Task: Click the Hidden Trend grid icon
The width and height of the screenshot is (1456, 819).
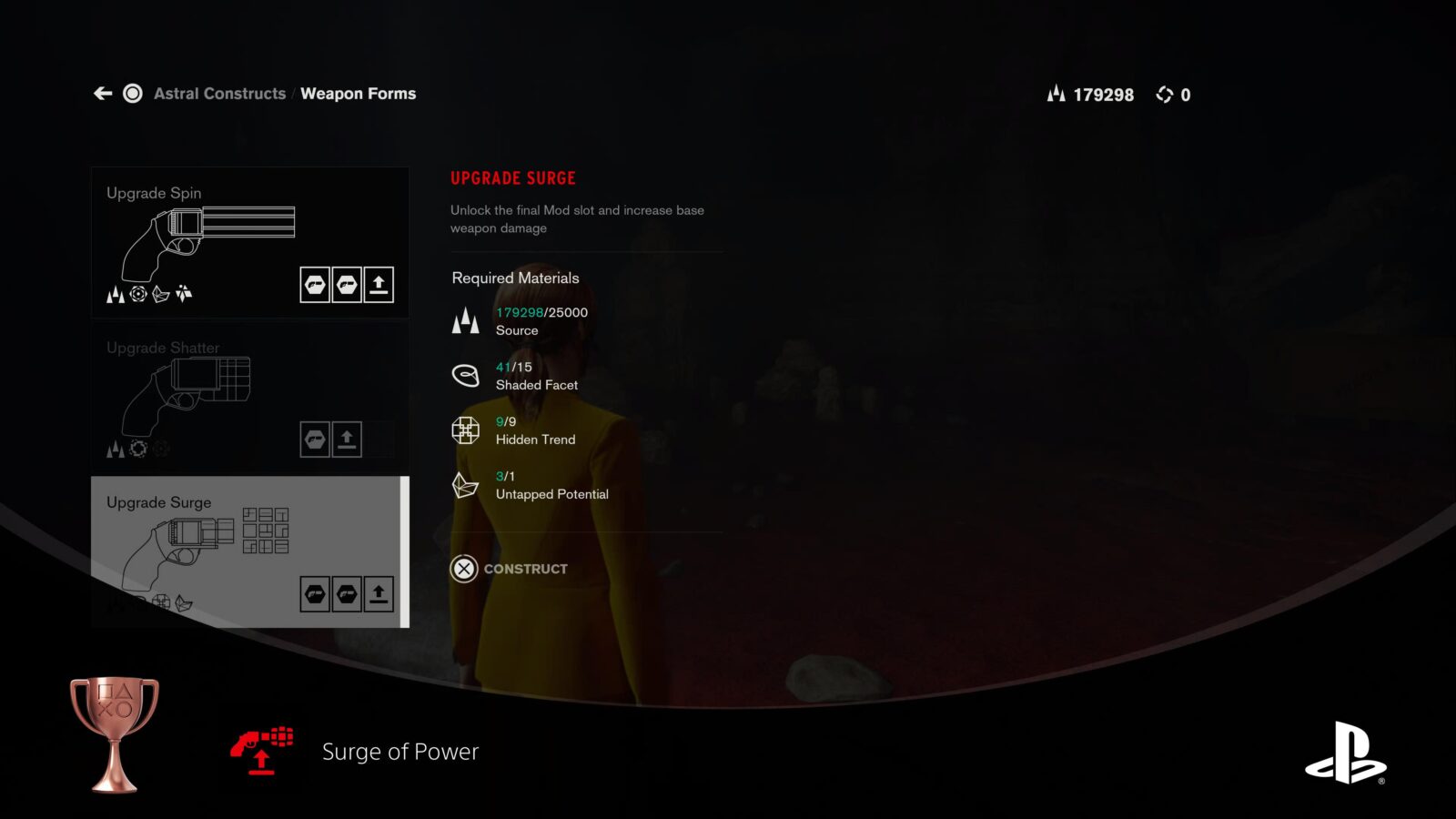Action: click(x=466, y=430)
